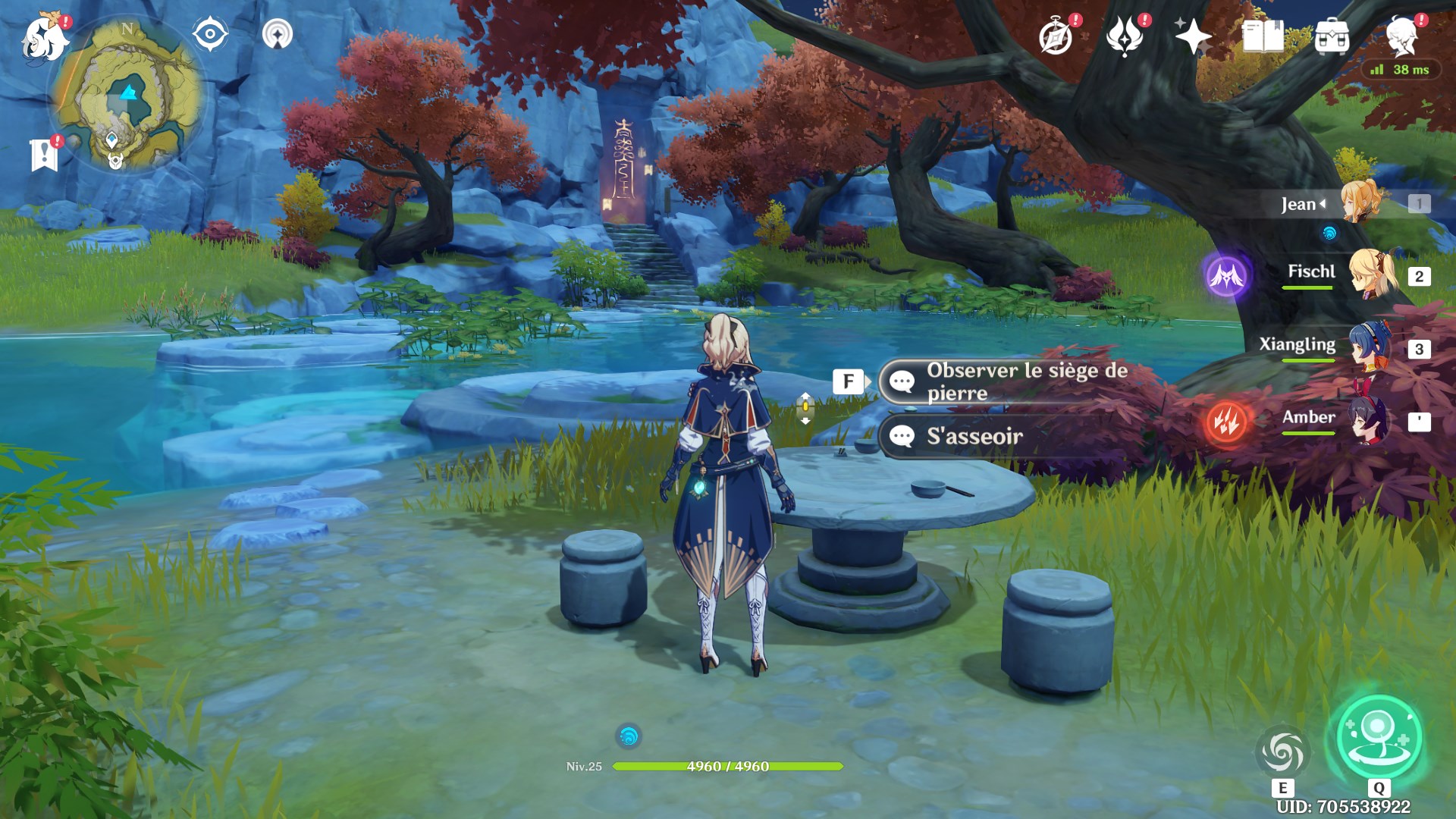1456x819 pixels.
Task: Open the compass adventure events icon
Action: [1056, 36]
